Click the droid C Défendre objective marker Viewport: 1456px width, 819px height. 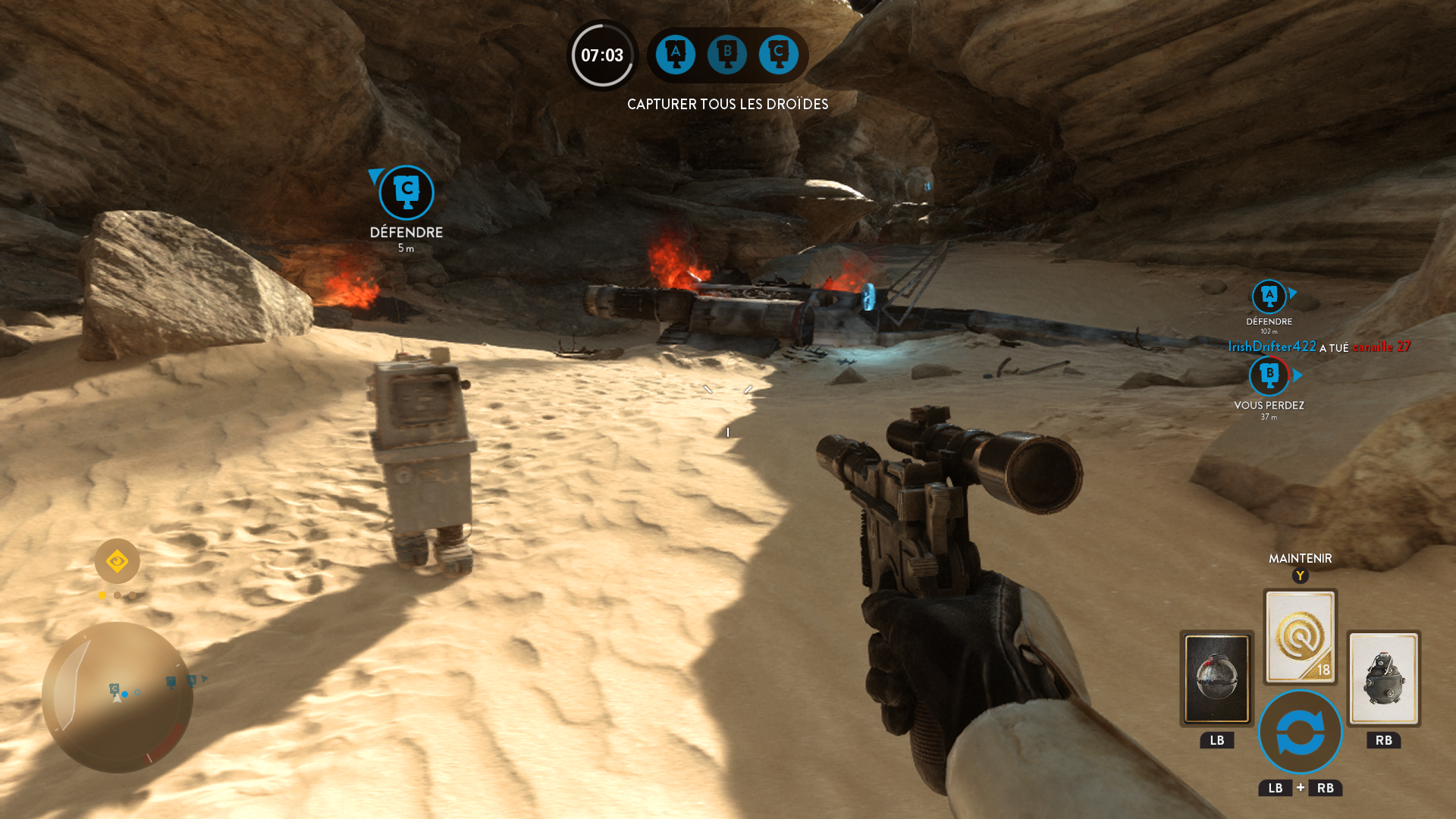tap(406, 193)
